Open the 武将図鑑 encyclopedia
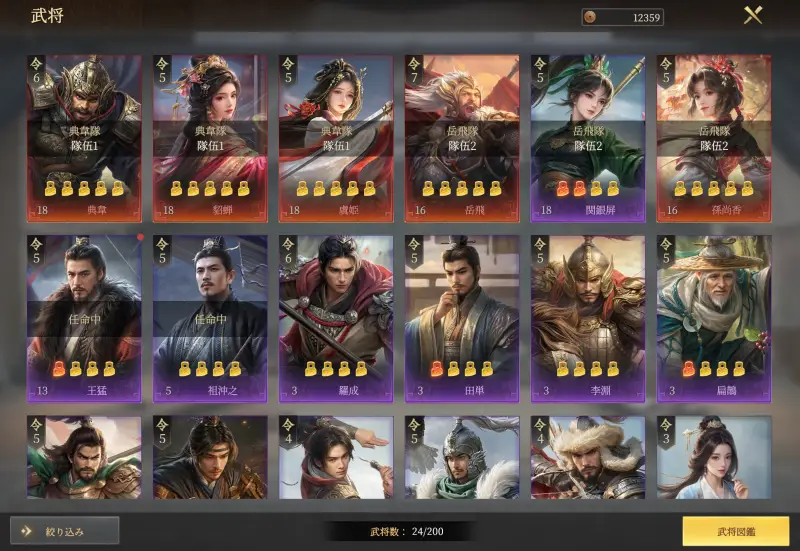This screenshot has width=800, height=551. [734, 530]
